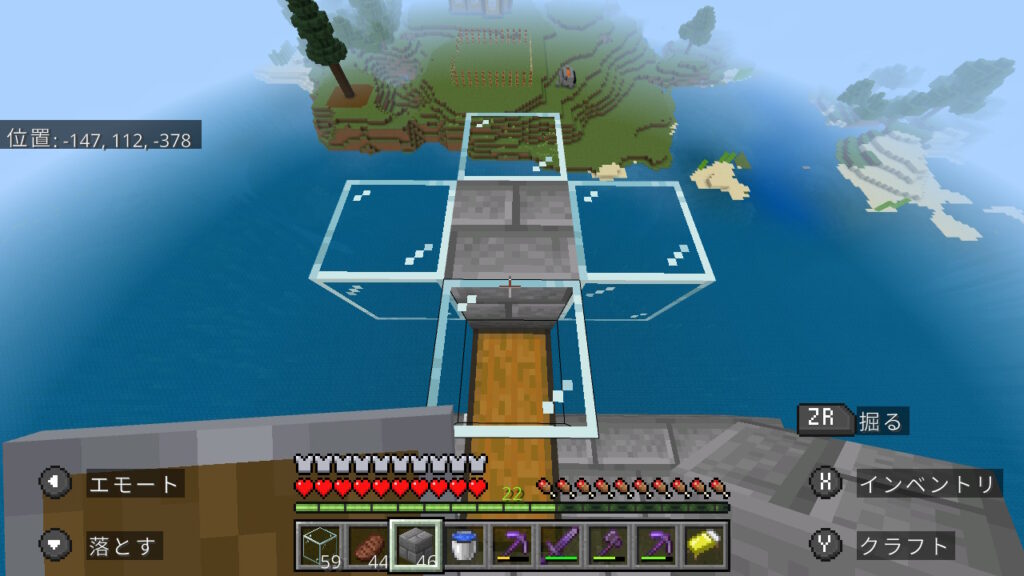Equip the enchanted sword from the hotbar

tap(559, 545)
